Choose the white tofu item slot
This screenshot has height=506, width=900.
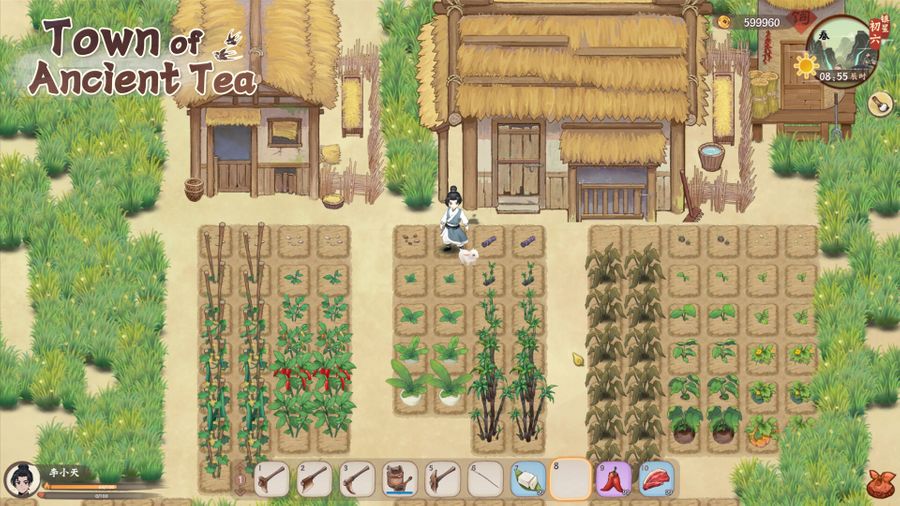coord(528,479)
